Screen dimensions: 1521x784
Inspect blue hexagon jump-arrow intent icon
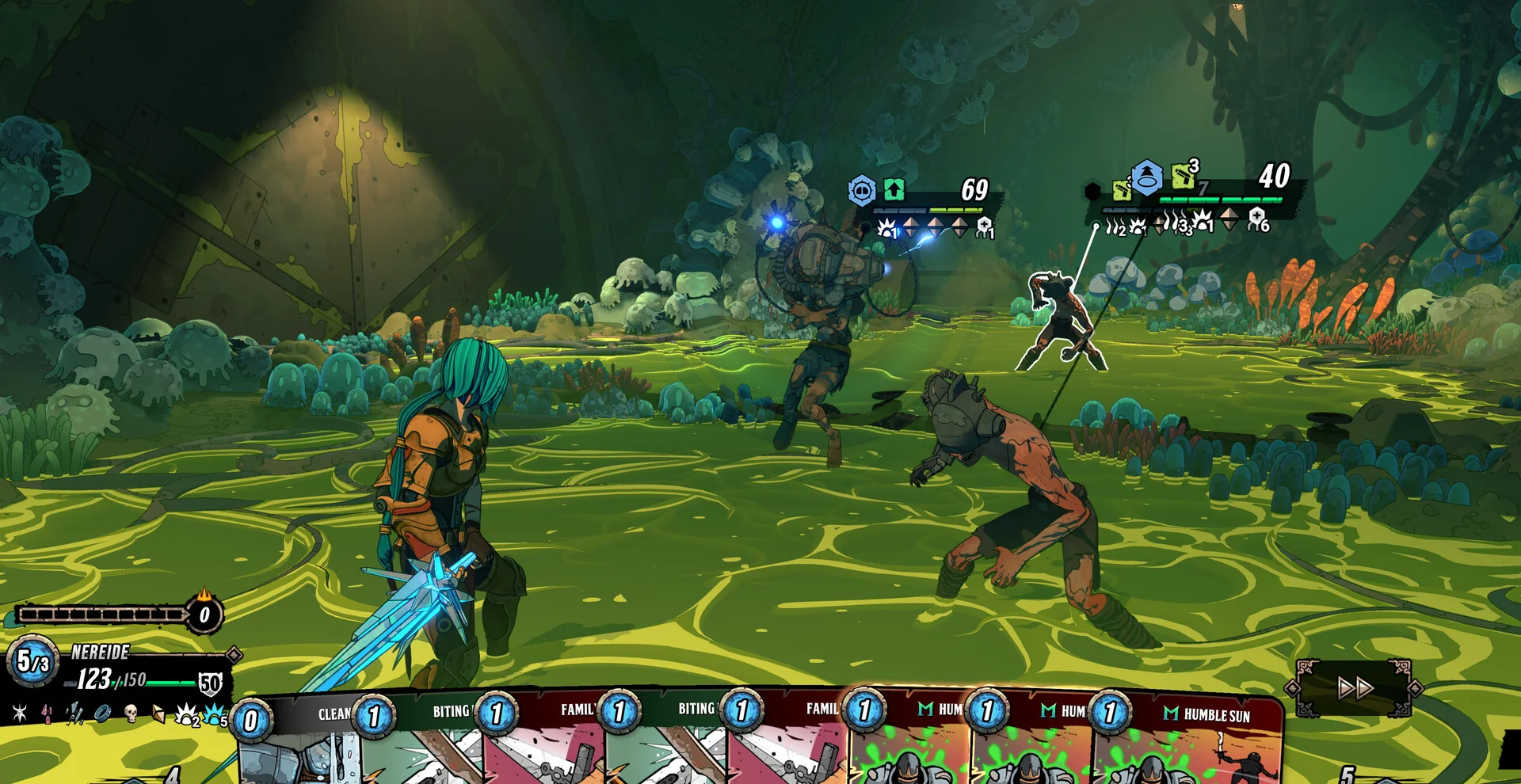point(1146,177)
